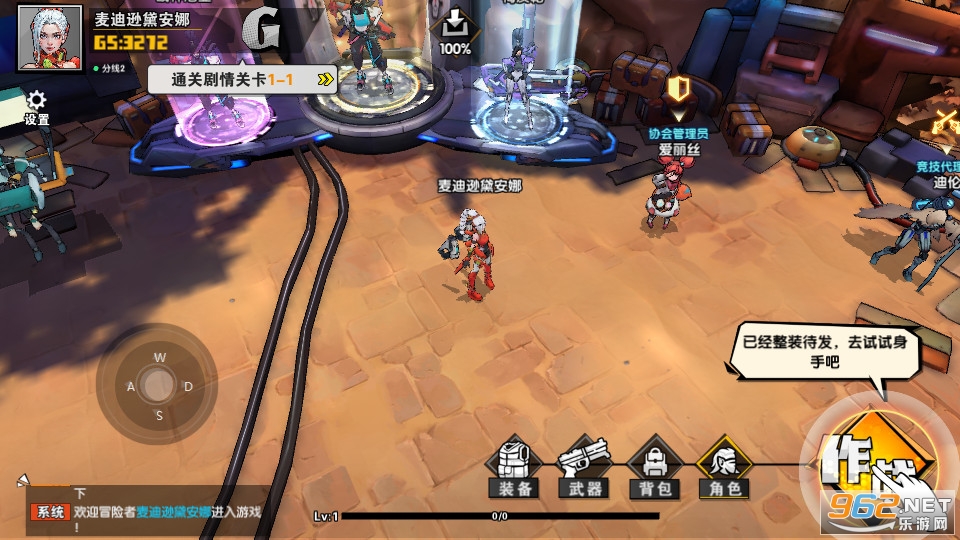Tap the download progress icon showing 100%

tap(455, 30)
